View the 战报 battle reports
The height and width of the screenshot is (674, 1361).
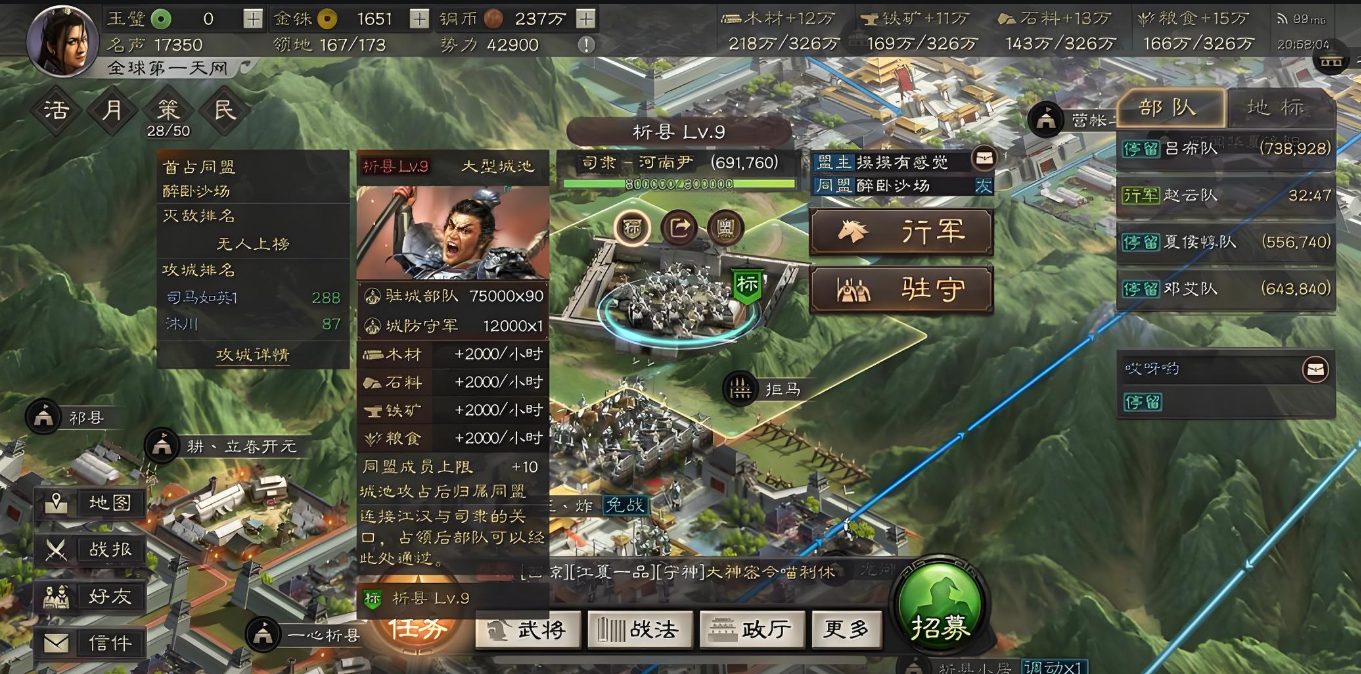coord(91,549)
